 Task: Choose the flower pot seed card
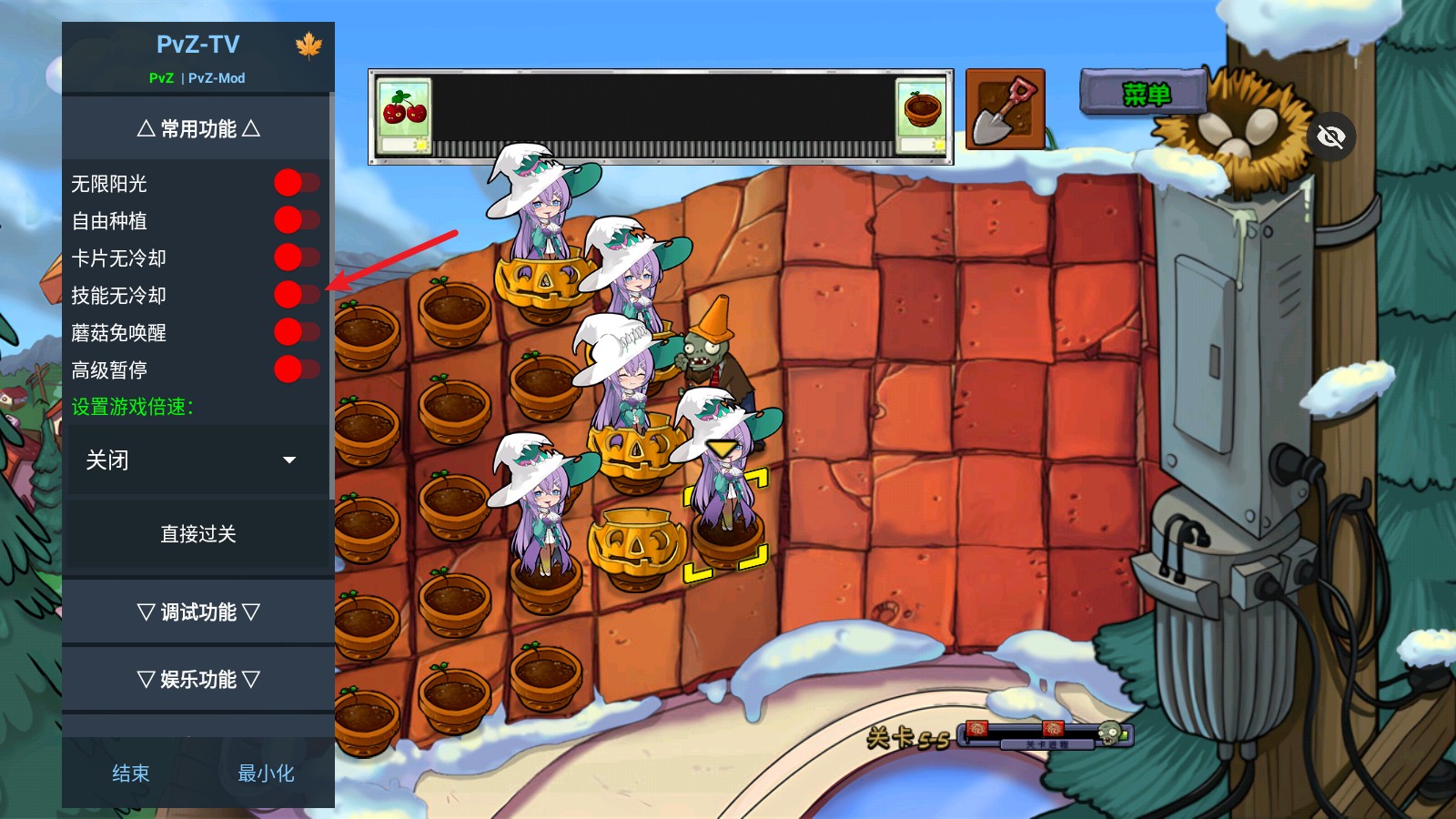921,116
